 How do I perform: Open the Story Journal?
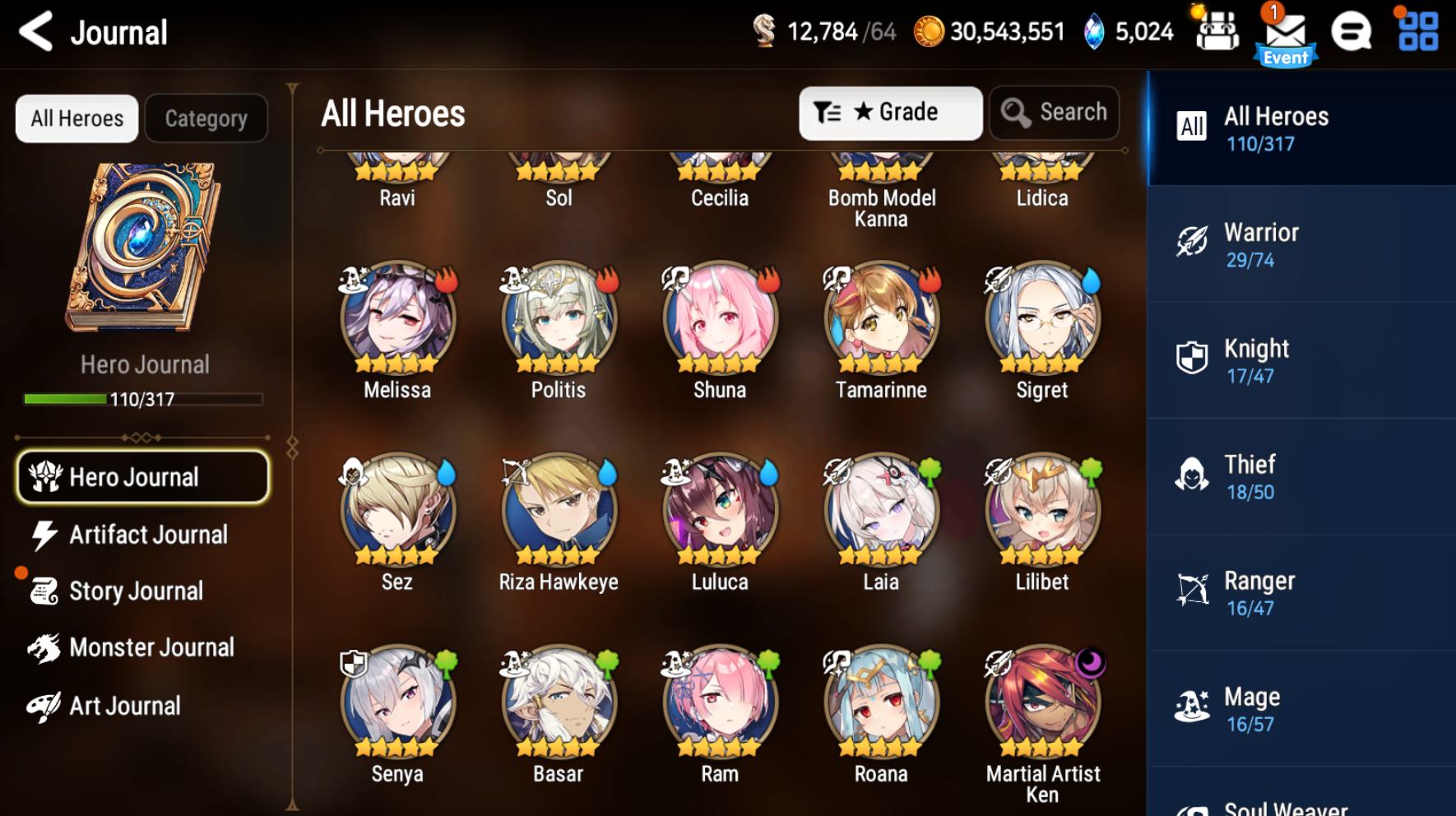[136, 591]
